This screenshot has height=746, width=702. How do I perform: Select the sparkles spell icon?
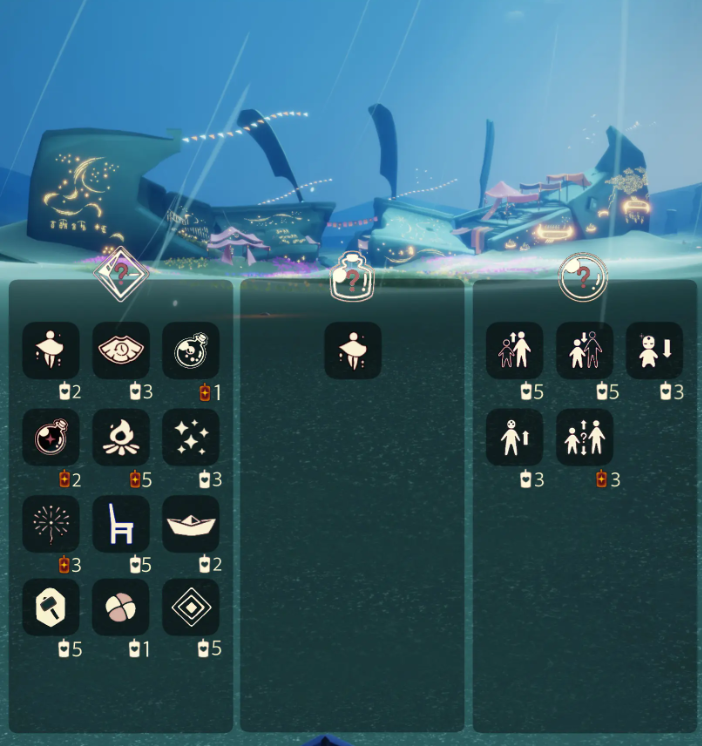(191, 437)
